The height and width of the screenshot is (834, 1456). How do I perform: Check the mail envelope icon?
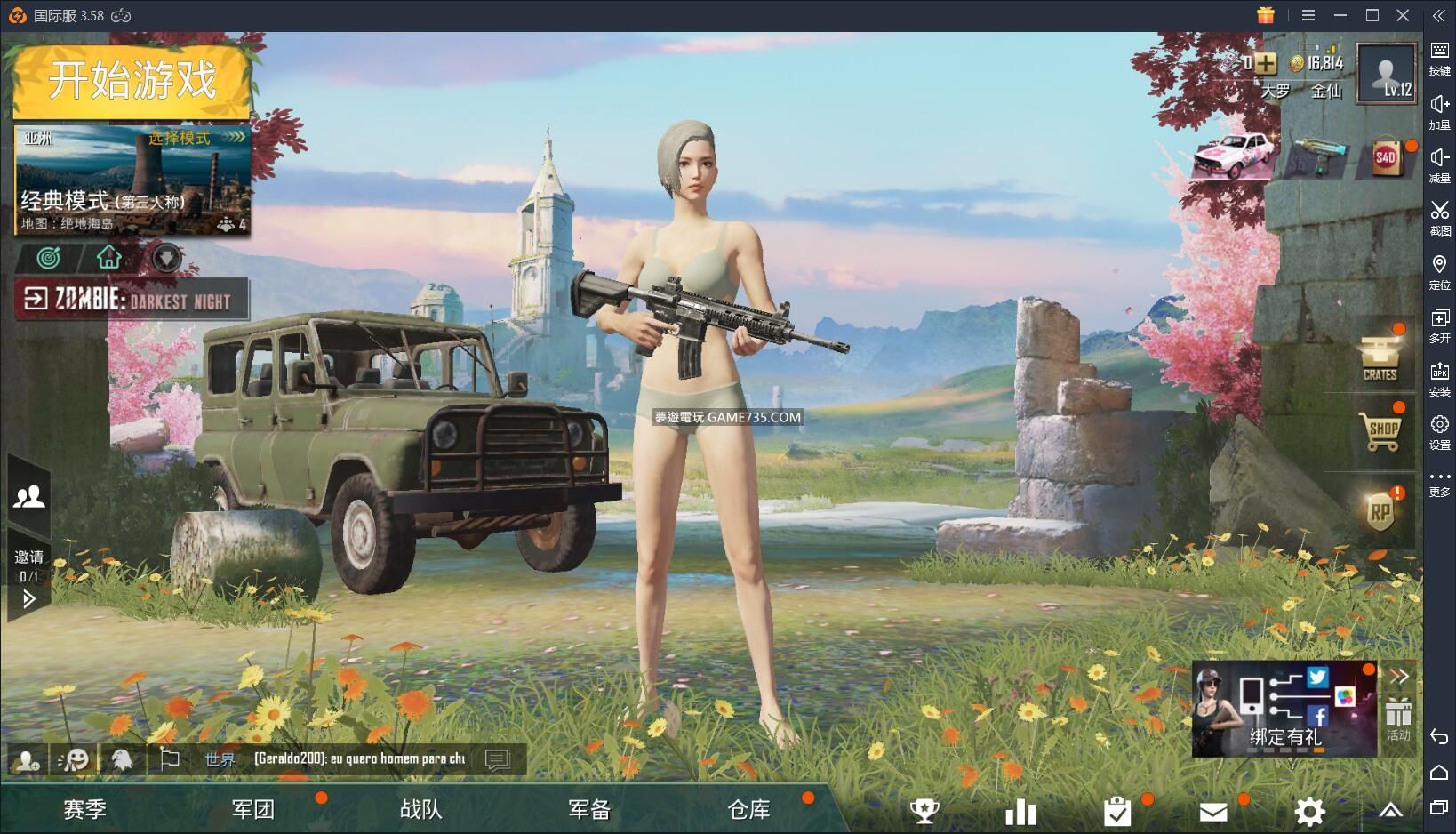[x=1213, y=811]
